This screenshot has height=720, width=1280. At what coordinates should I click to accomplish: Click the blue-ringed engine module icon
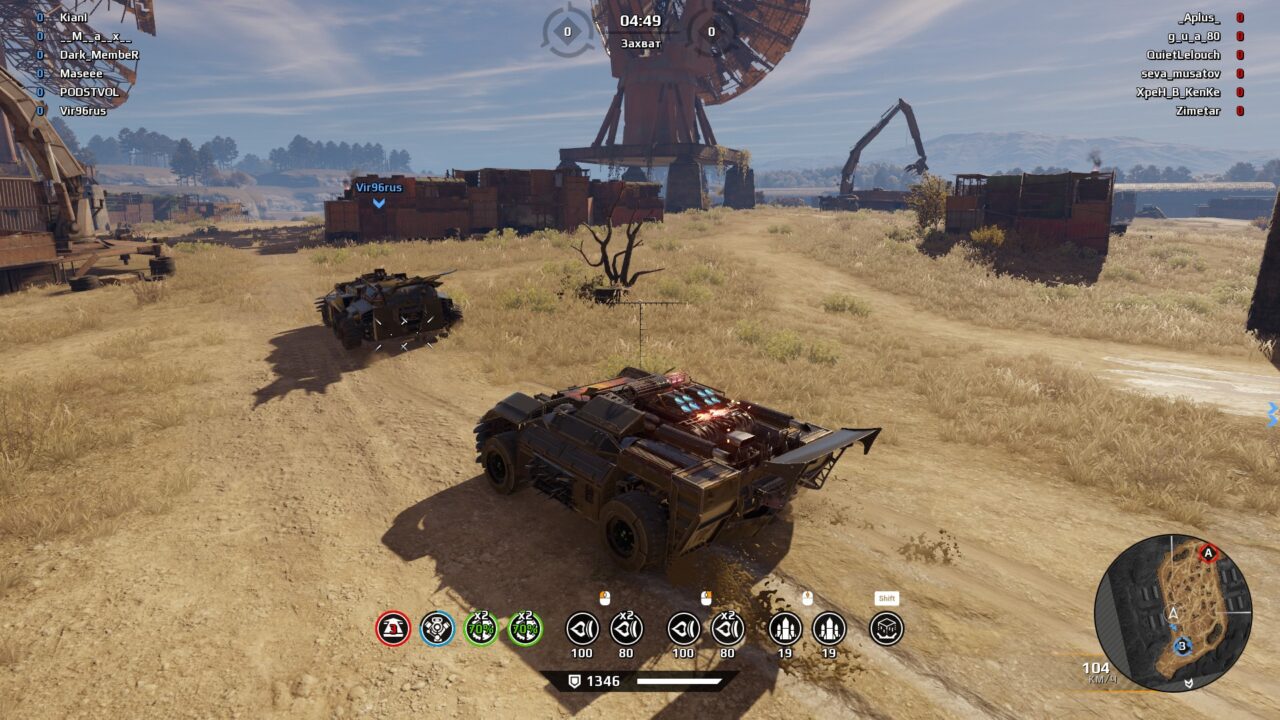point(437,629)
